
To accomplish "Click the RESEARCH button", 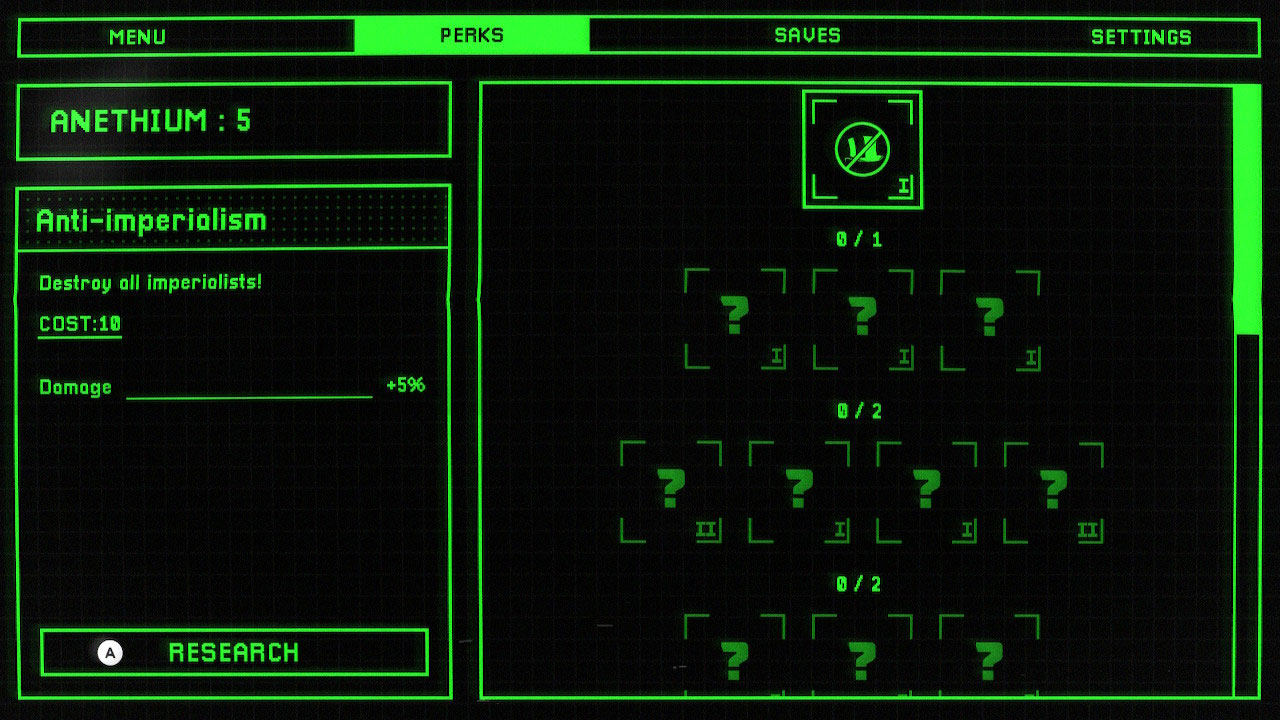I will point(234,653).
